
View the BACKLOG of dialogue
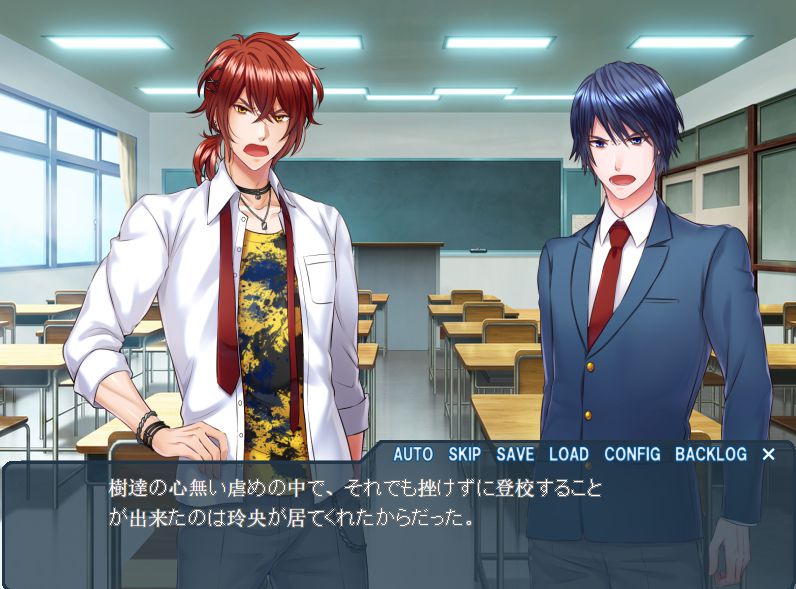(710, 454)
